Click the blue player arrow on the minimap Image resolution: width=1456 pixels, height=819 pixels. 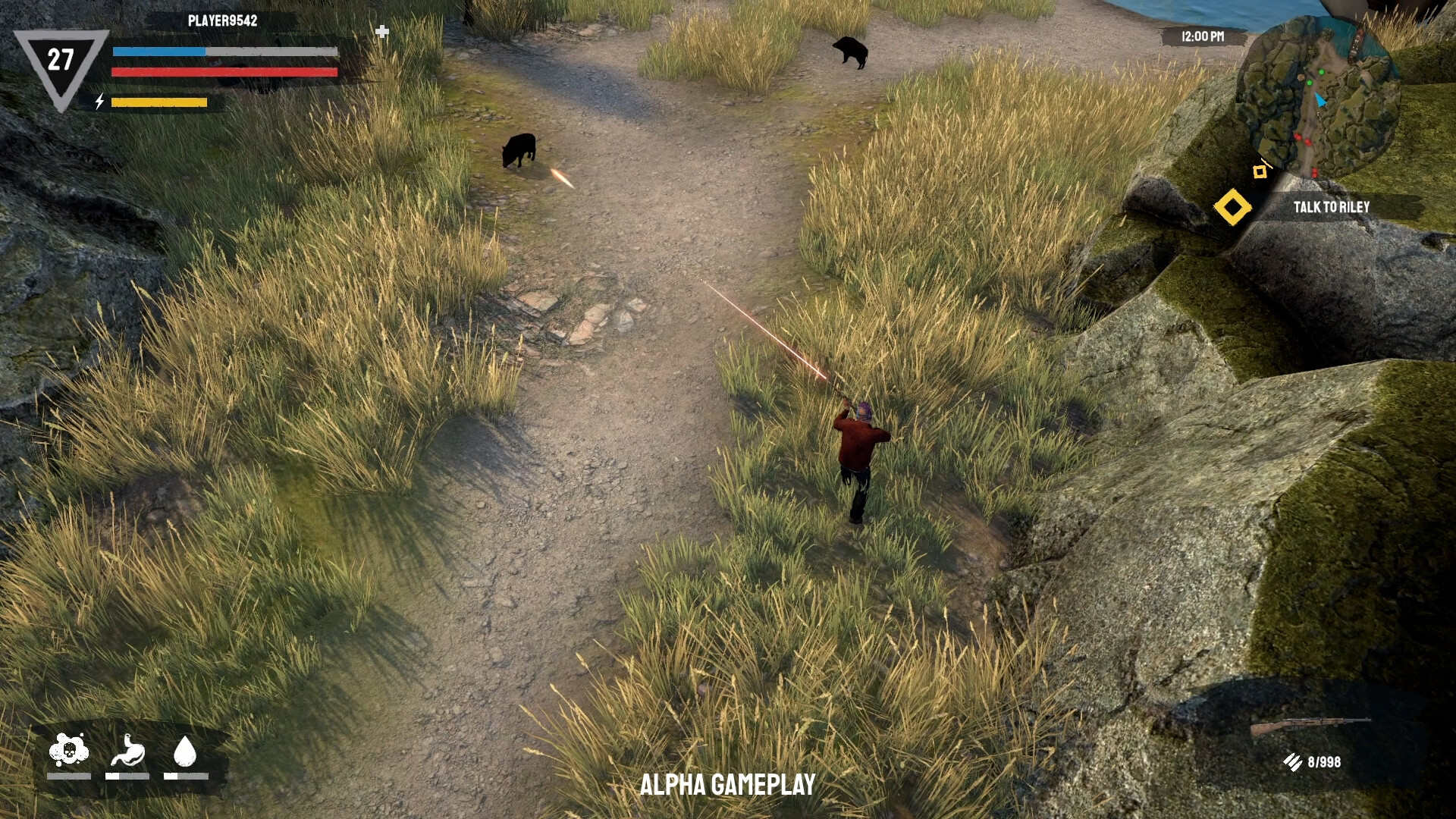(x=1320, y=99)
